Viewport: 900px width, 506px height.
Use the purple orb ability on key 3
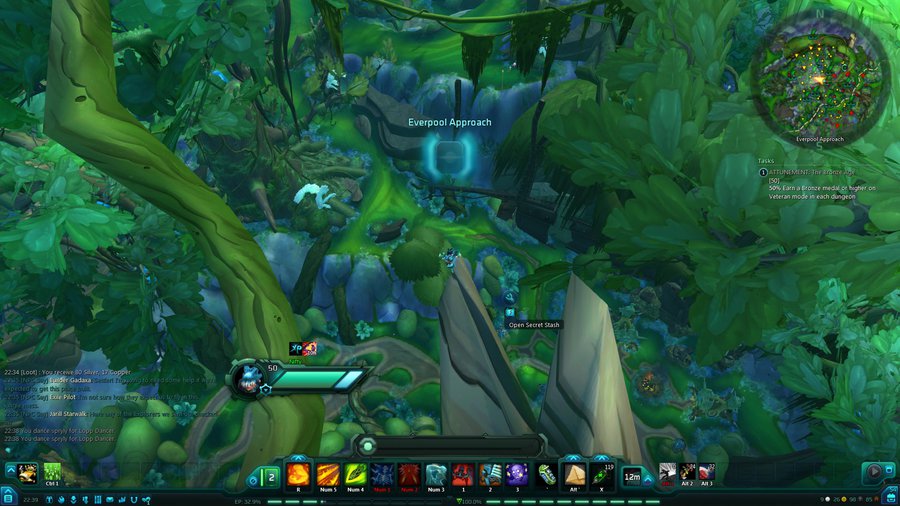517,474
